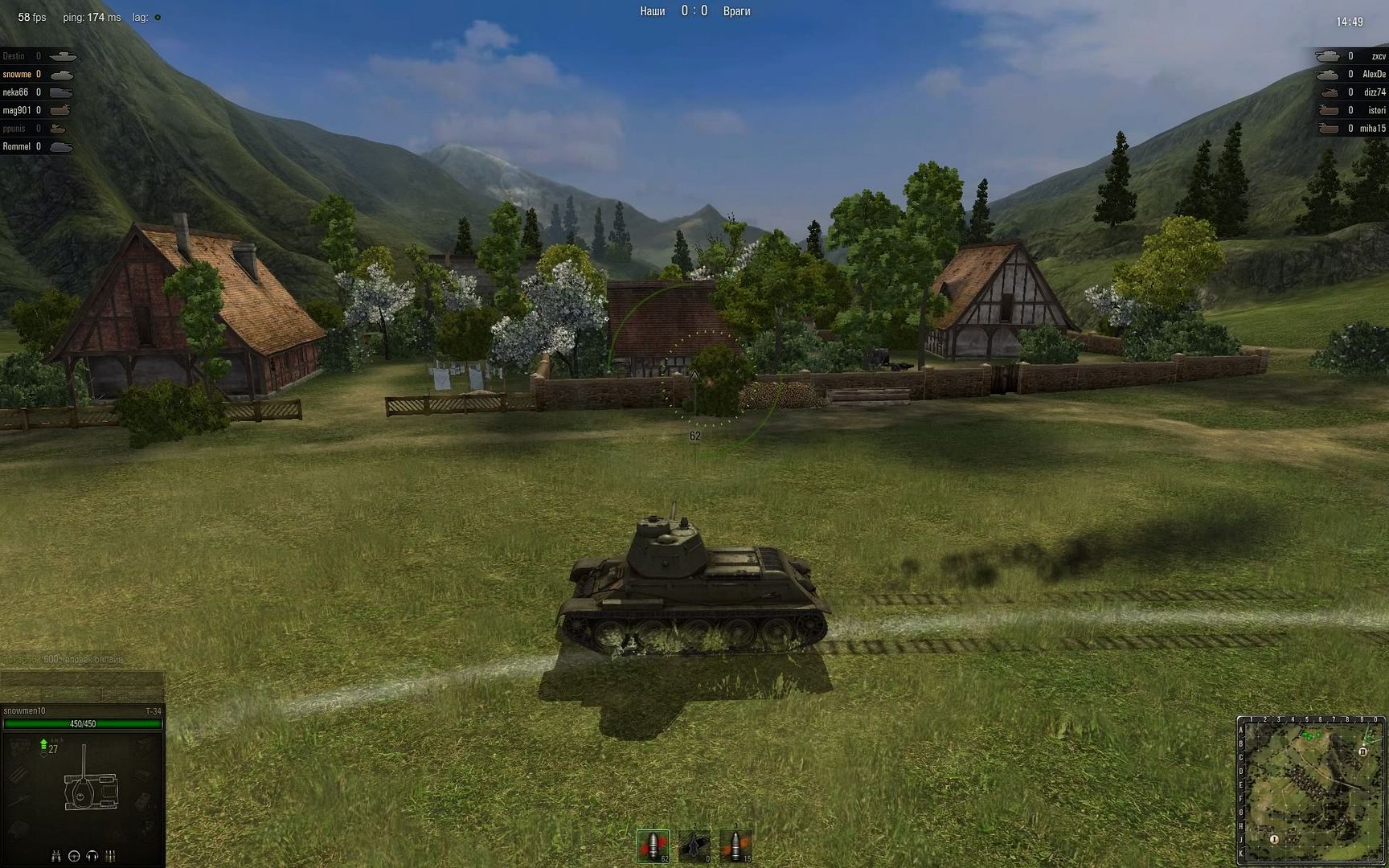Select the armor-piercing shell slot with 62 rounds
The width and height of the screenshot is (1389, 868).
pyautogui.click(x=654, y=845)
